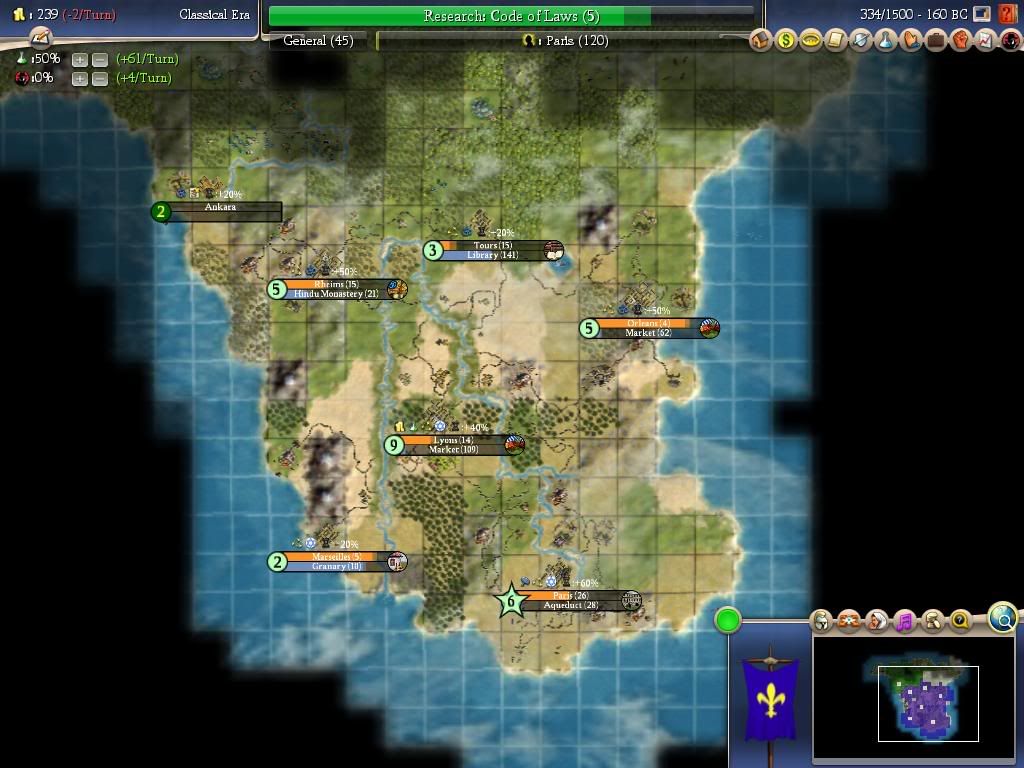Open the Financial Advisor dollar icon

point(786,41)
